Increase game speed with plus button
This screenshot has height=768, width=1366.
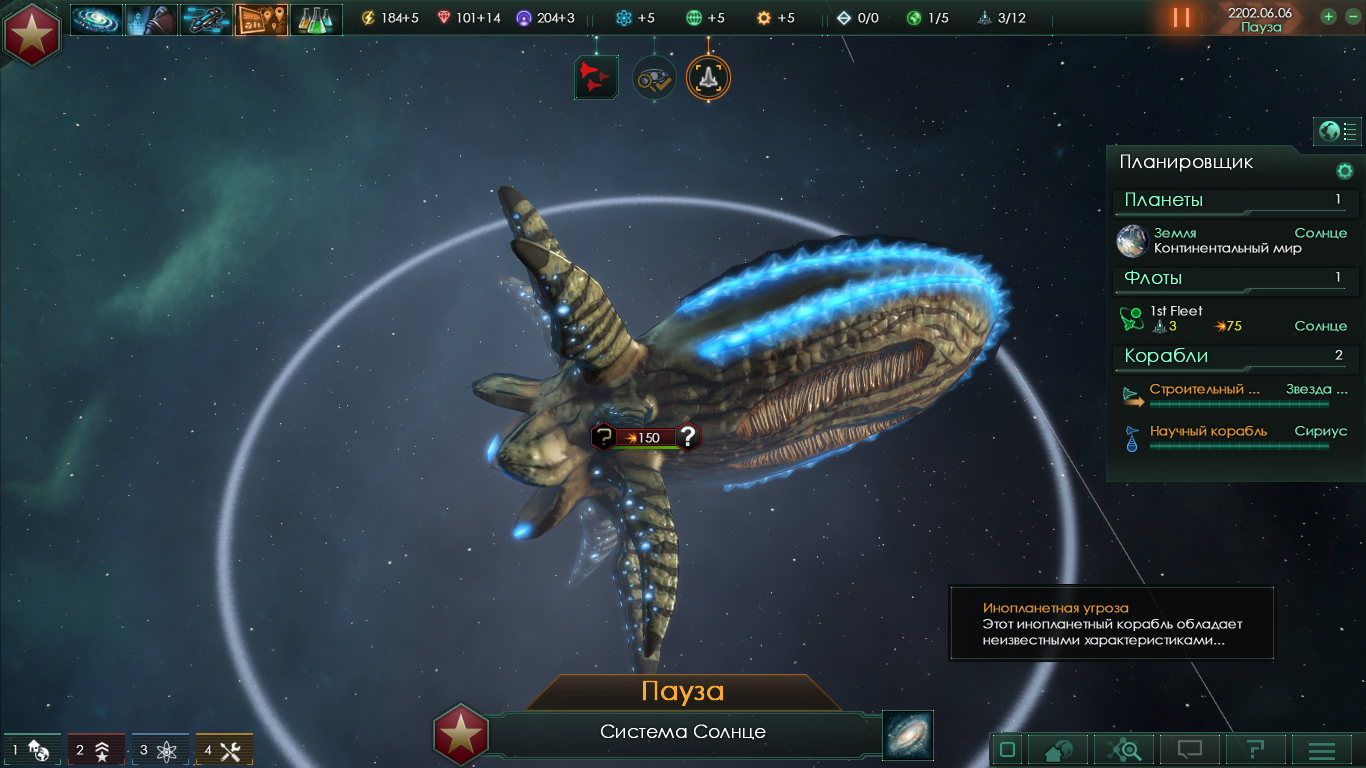tap(1328, 16)
